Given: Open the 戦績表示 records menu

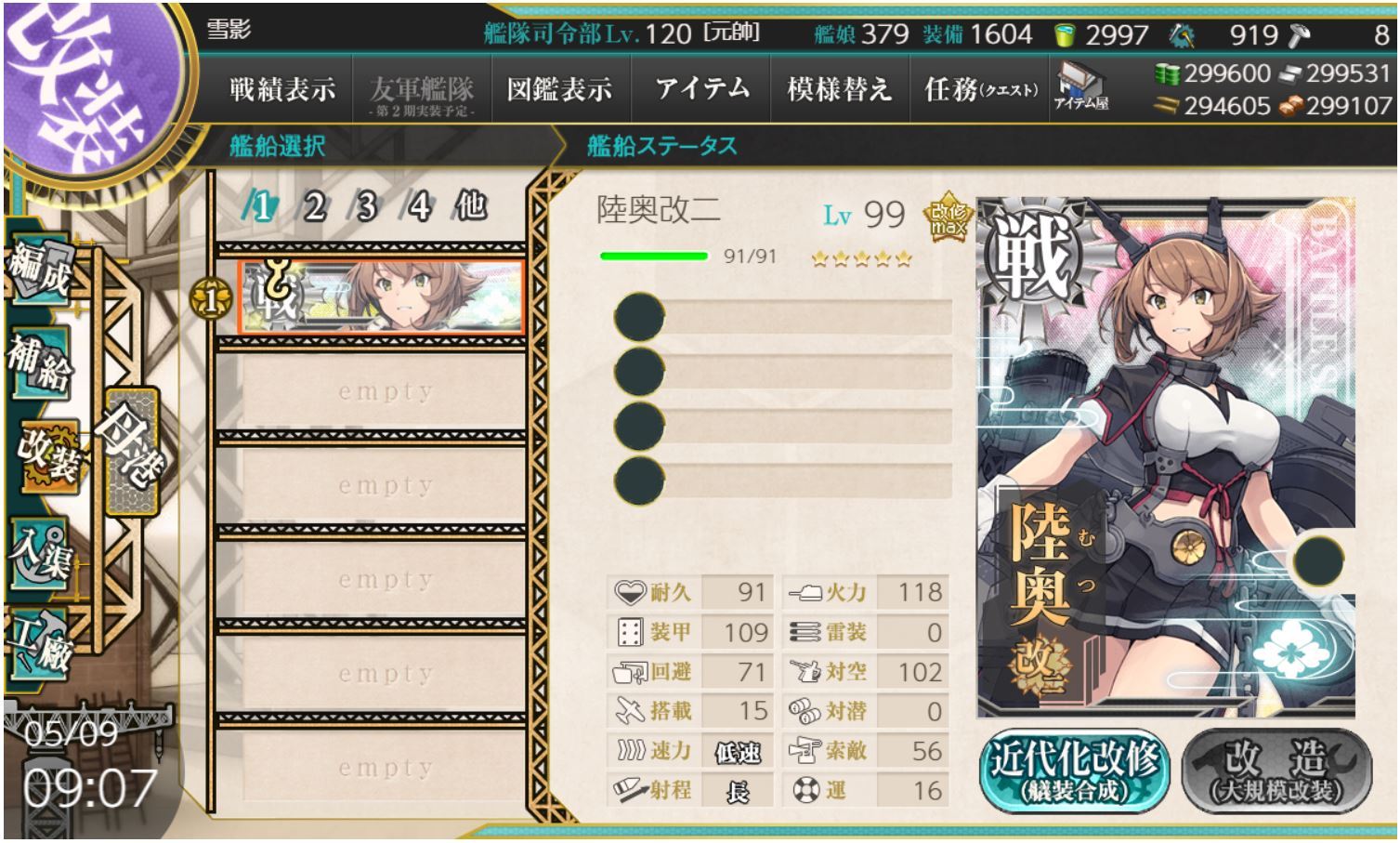Looking at the screenshot, I should (x=282, y=90).
